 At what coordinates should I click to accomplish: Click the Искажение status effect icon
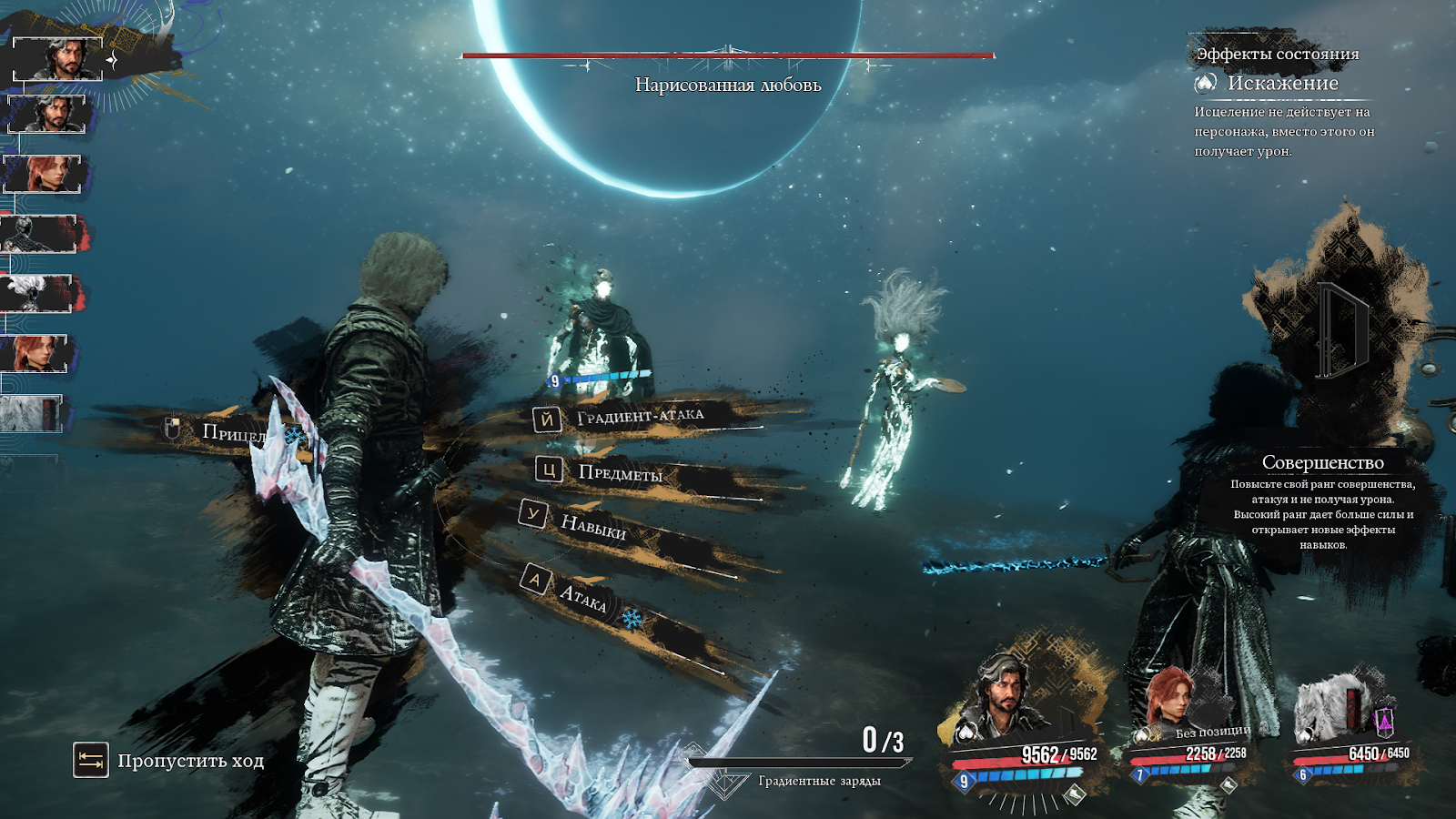(x=1206, y=84)
